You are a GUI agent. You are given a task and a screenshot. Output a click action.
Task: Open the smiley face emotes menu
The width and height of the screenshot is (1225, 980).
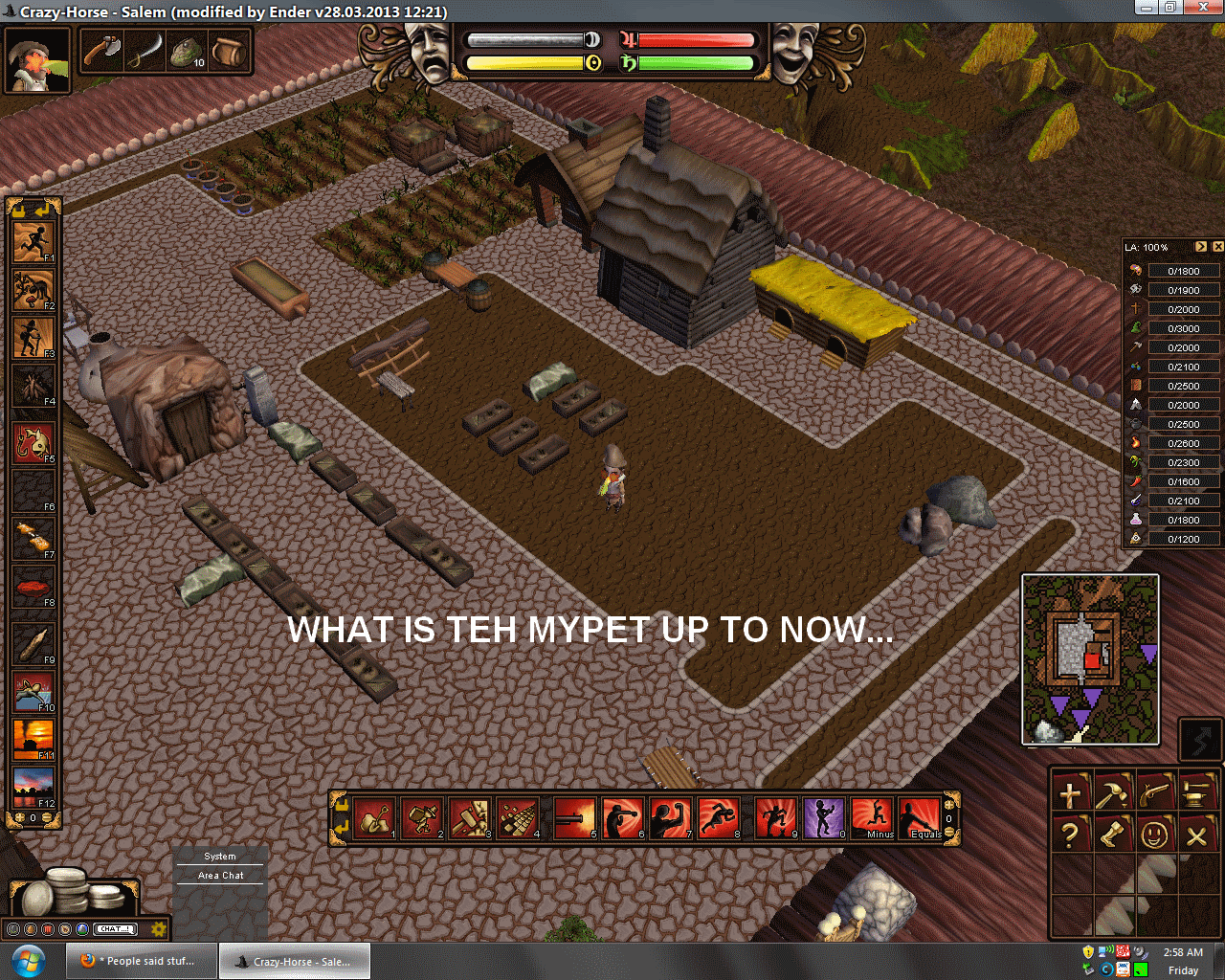pos(1154,835)
